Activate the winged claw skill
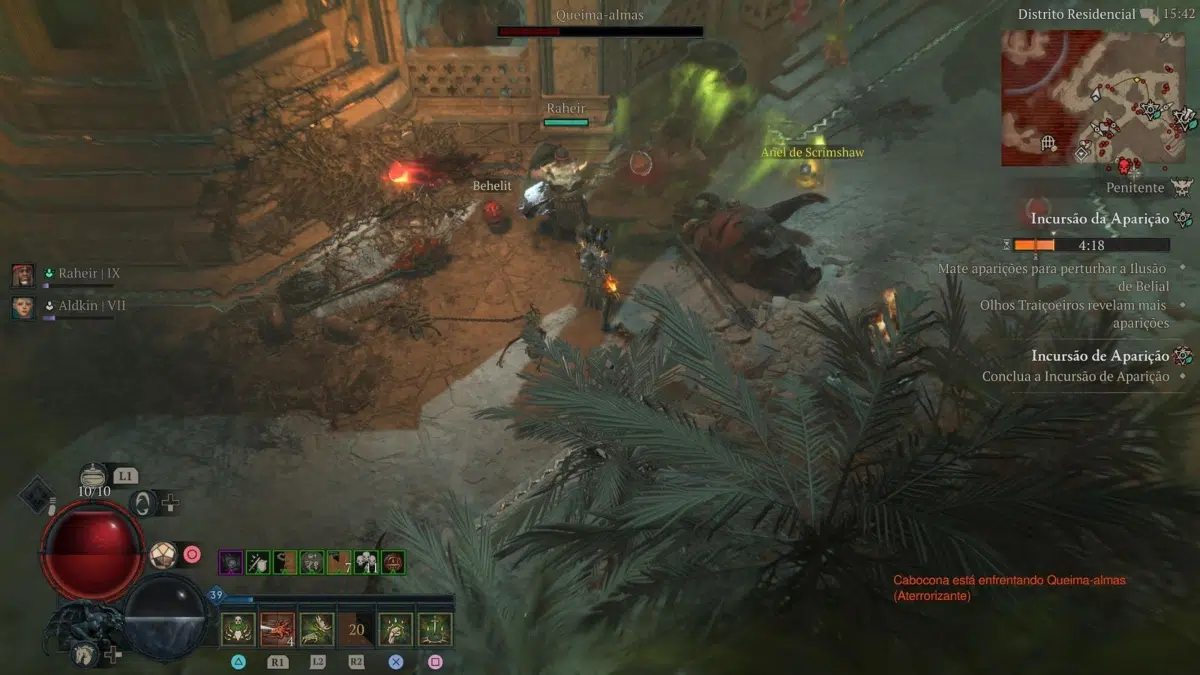The height and width of the screenshot is (675, 1200). (317, 629)
